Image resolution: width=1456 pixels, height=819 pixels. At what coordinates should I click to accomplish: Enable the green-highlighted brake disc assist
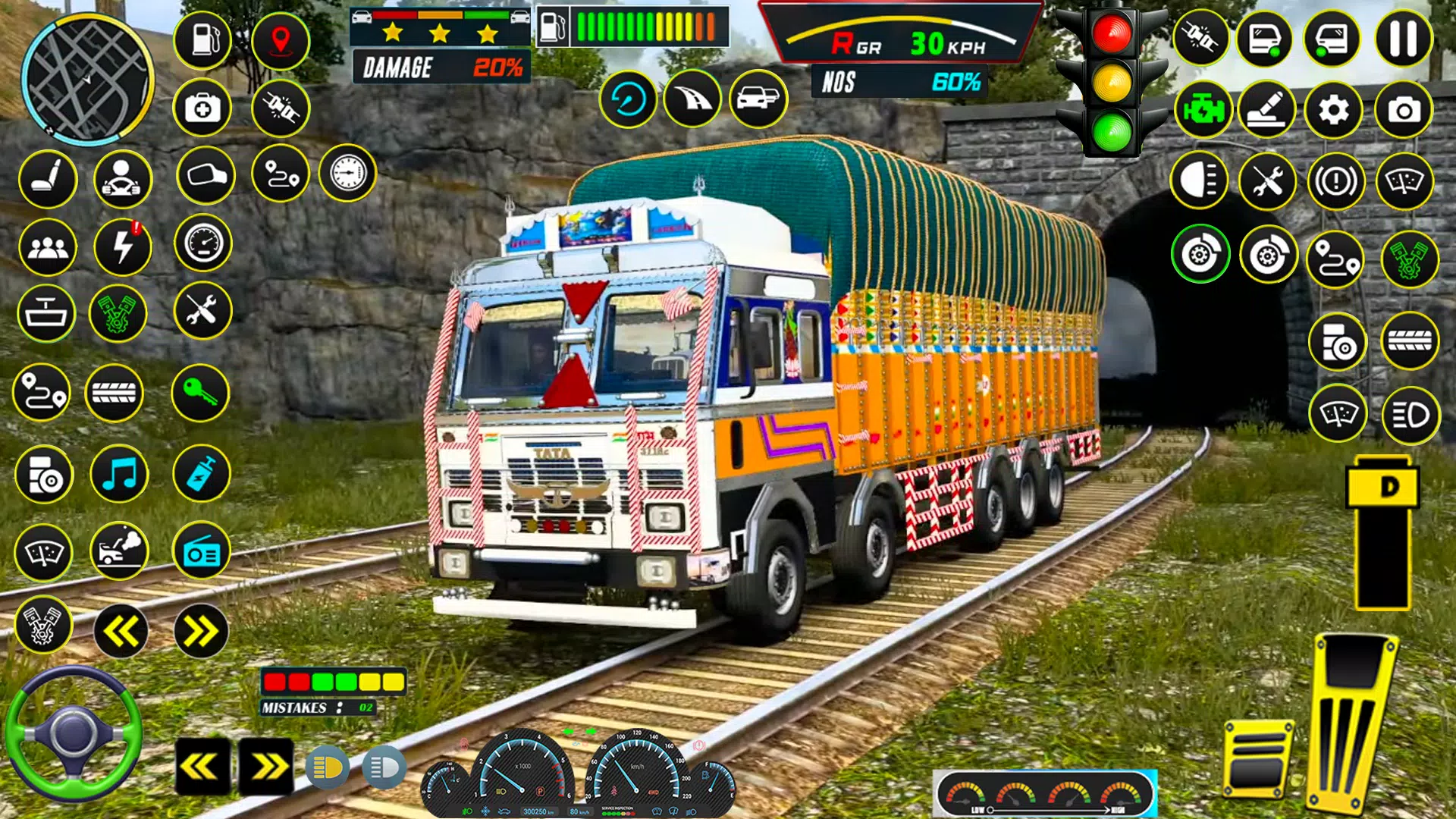pyautogui.click(x=1201, y=256)
